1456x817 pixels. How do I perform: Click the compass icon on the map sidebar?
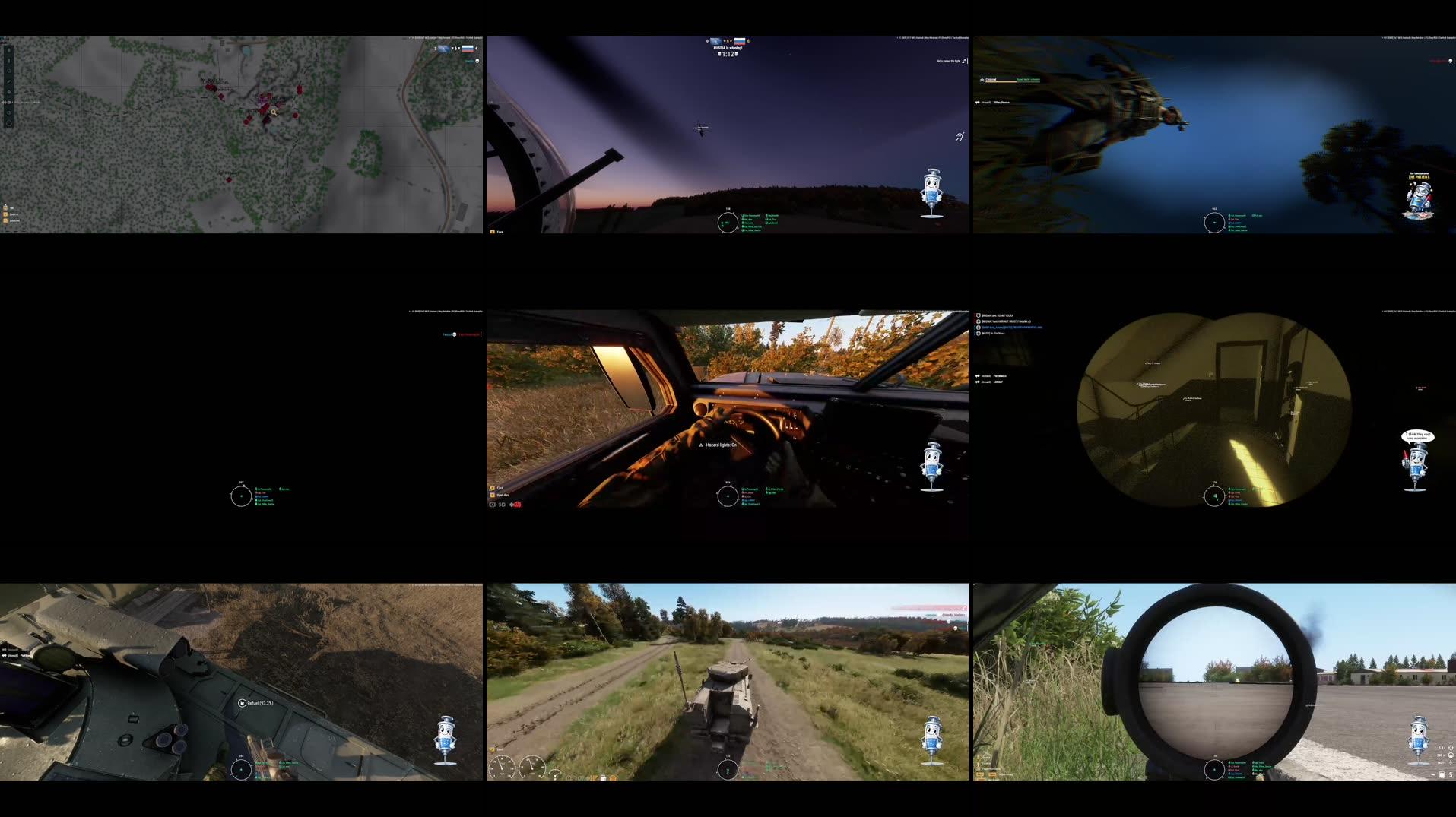tap(9, 122)
